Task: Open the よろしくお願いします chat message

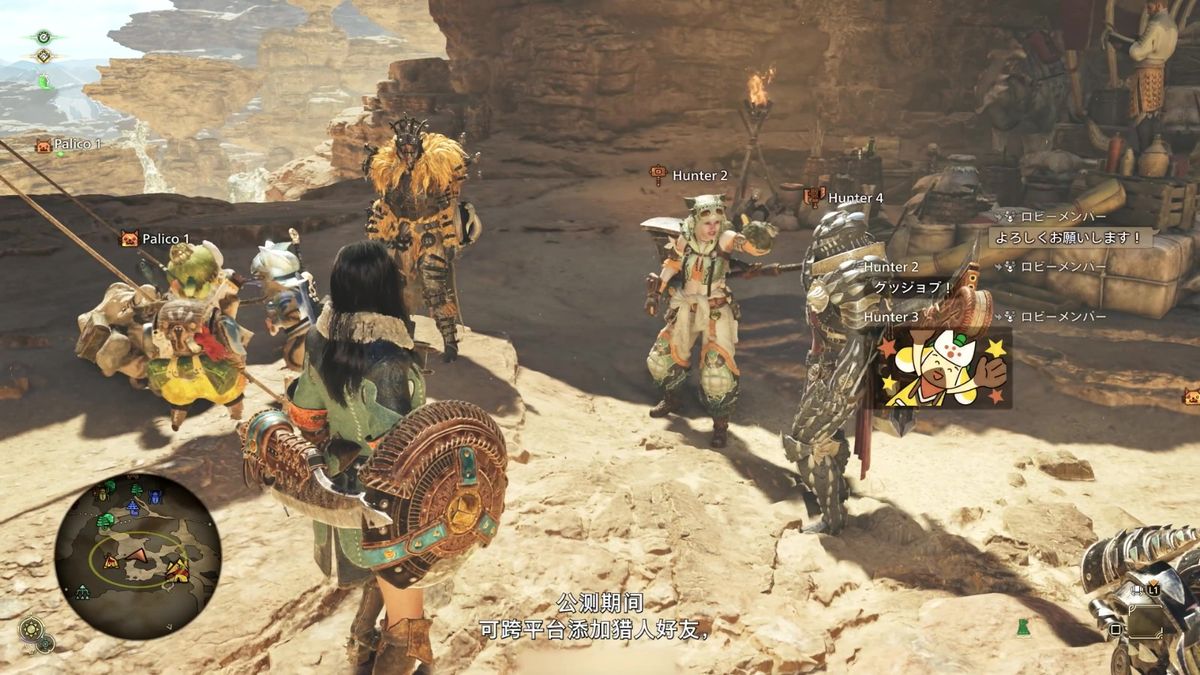Action: pyautogui.click(x=1070, y=238)
